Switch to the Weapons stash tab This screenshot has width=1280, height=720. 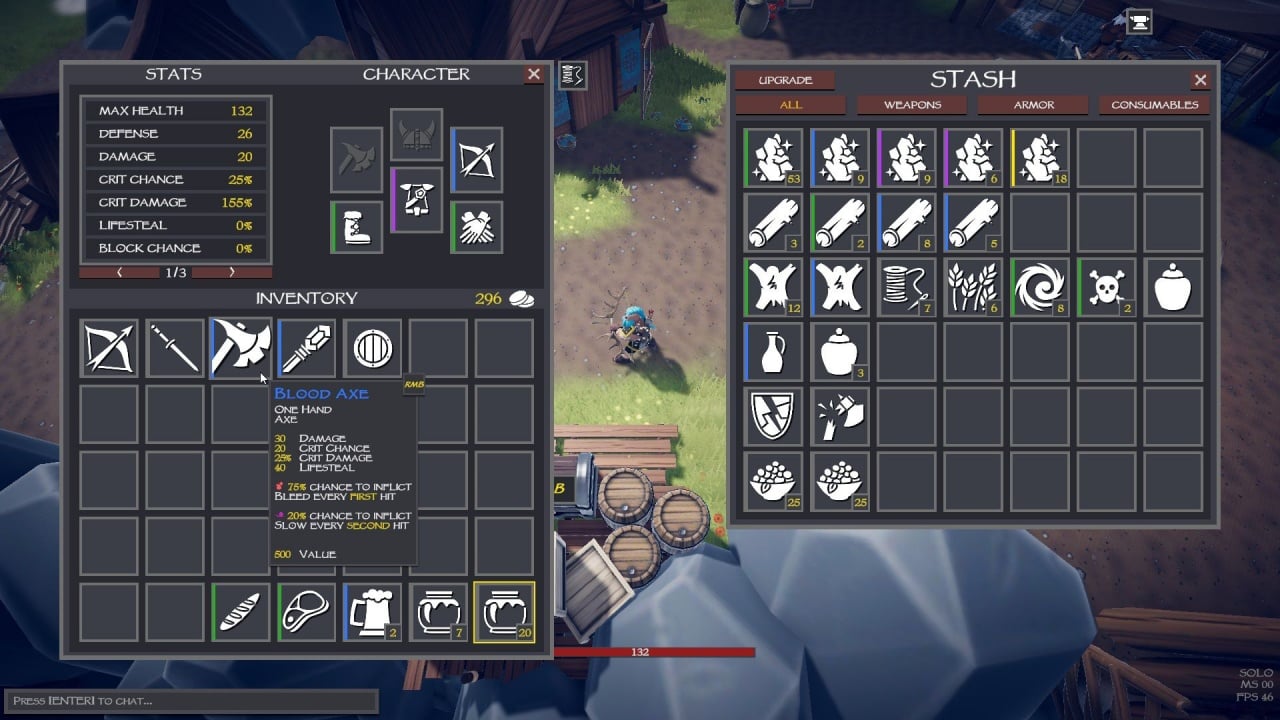point(912,105)
